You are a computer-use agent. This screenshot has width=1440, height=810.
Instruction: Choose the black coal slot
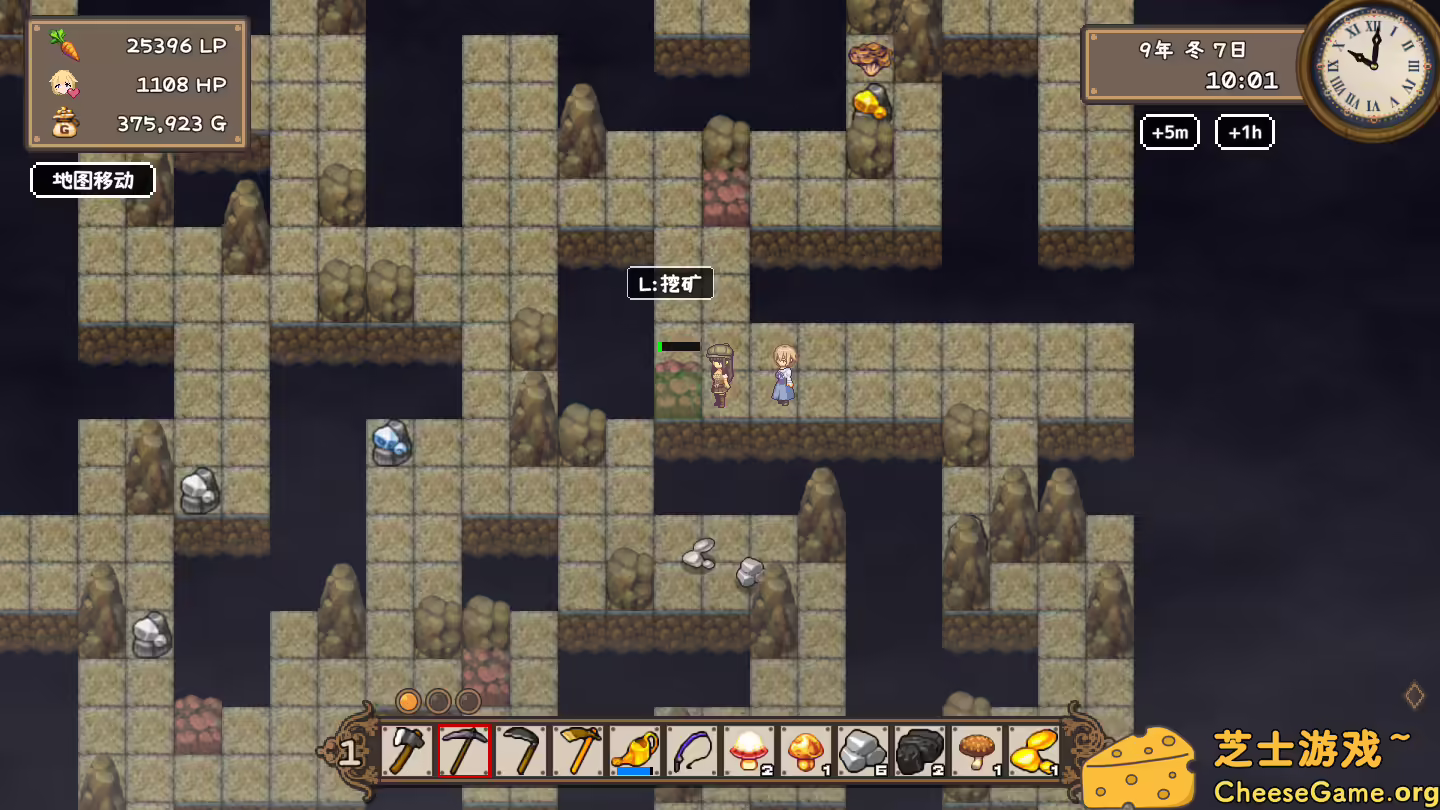coord(920,750)
